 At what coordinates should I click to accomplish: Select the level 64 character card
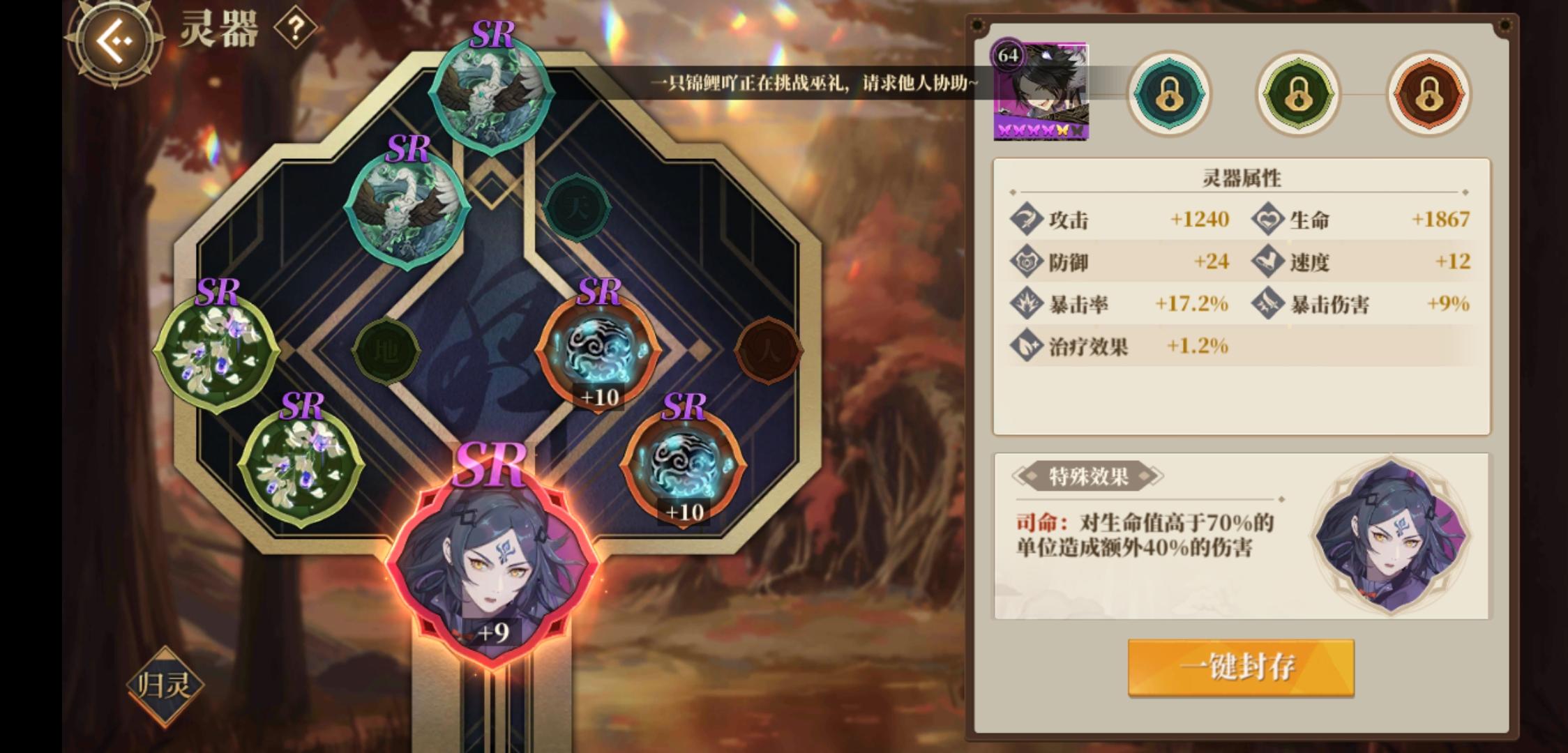pyautogui.click(x=1040, y=91)
